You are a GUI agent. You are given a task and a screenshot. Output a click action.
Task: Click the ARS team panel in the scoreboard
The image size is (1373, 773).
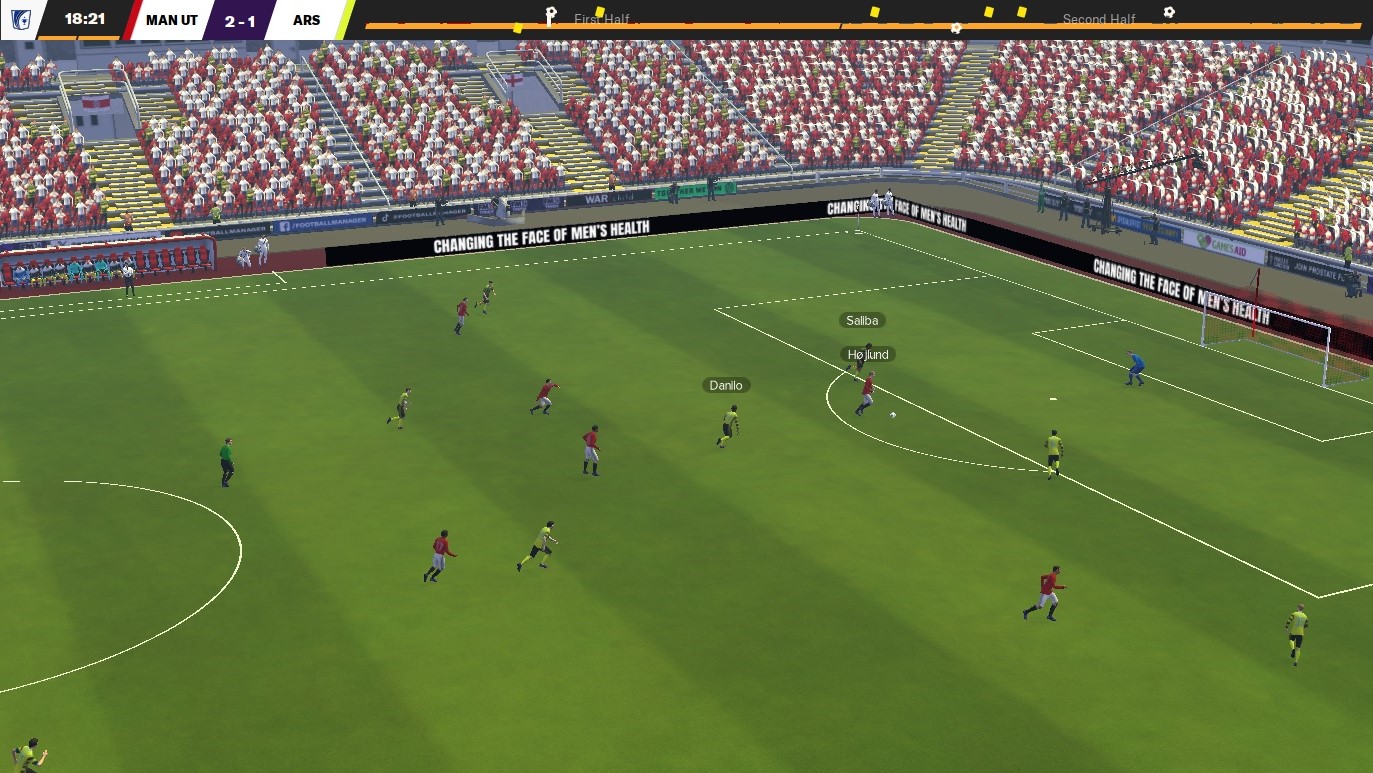point(307,17)
